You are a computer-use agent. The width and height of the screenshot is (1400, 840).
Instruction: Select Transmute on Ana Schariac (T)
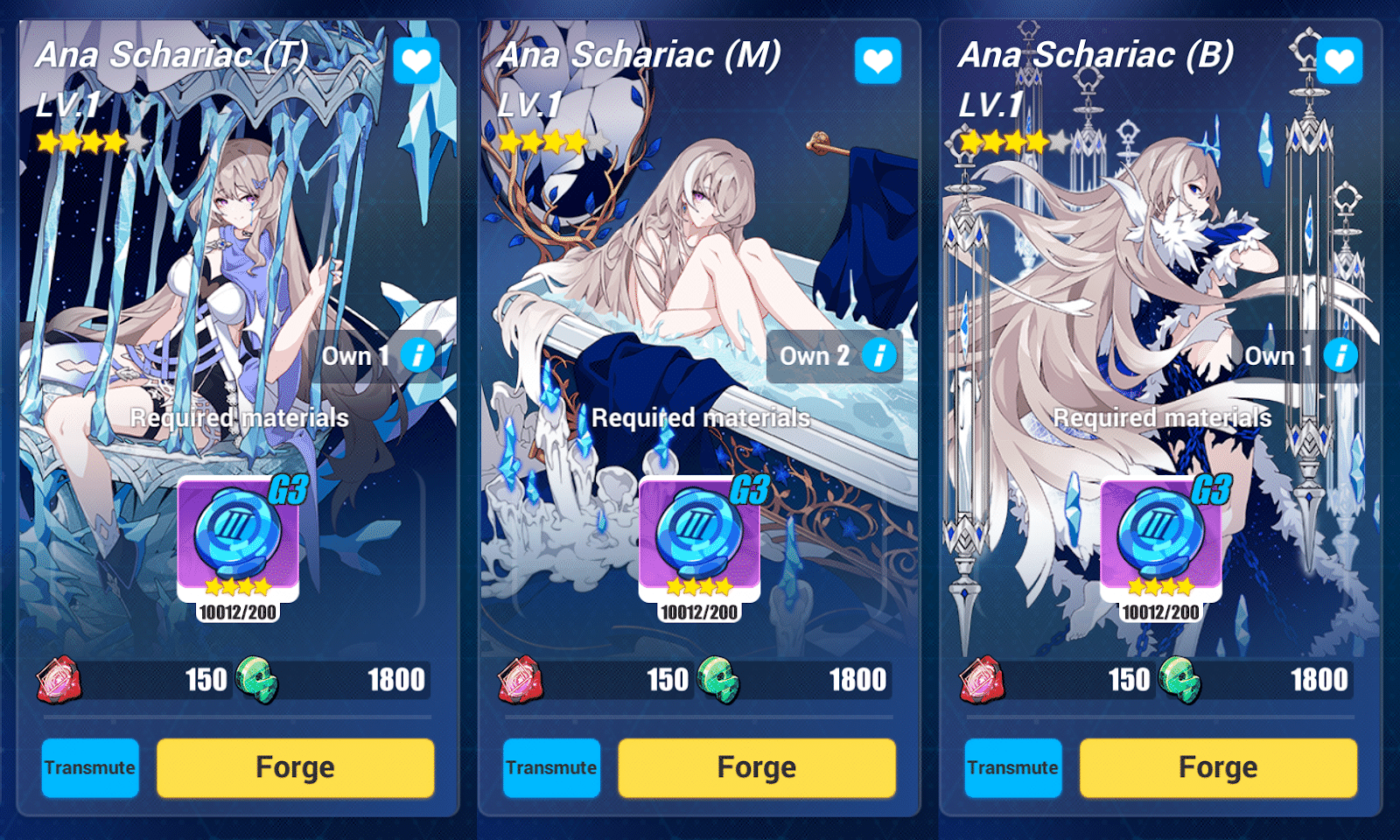pos(89,767)
